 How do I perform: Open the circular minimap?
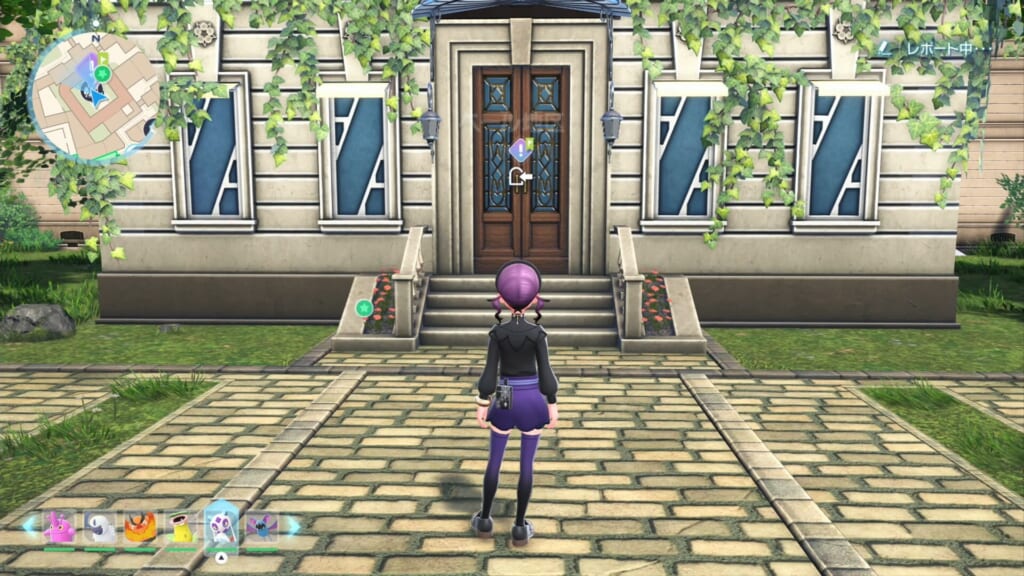pyautogui.click(x=93, y=96)
